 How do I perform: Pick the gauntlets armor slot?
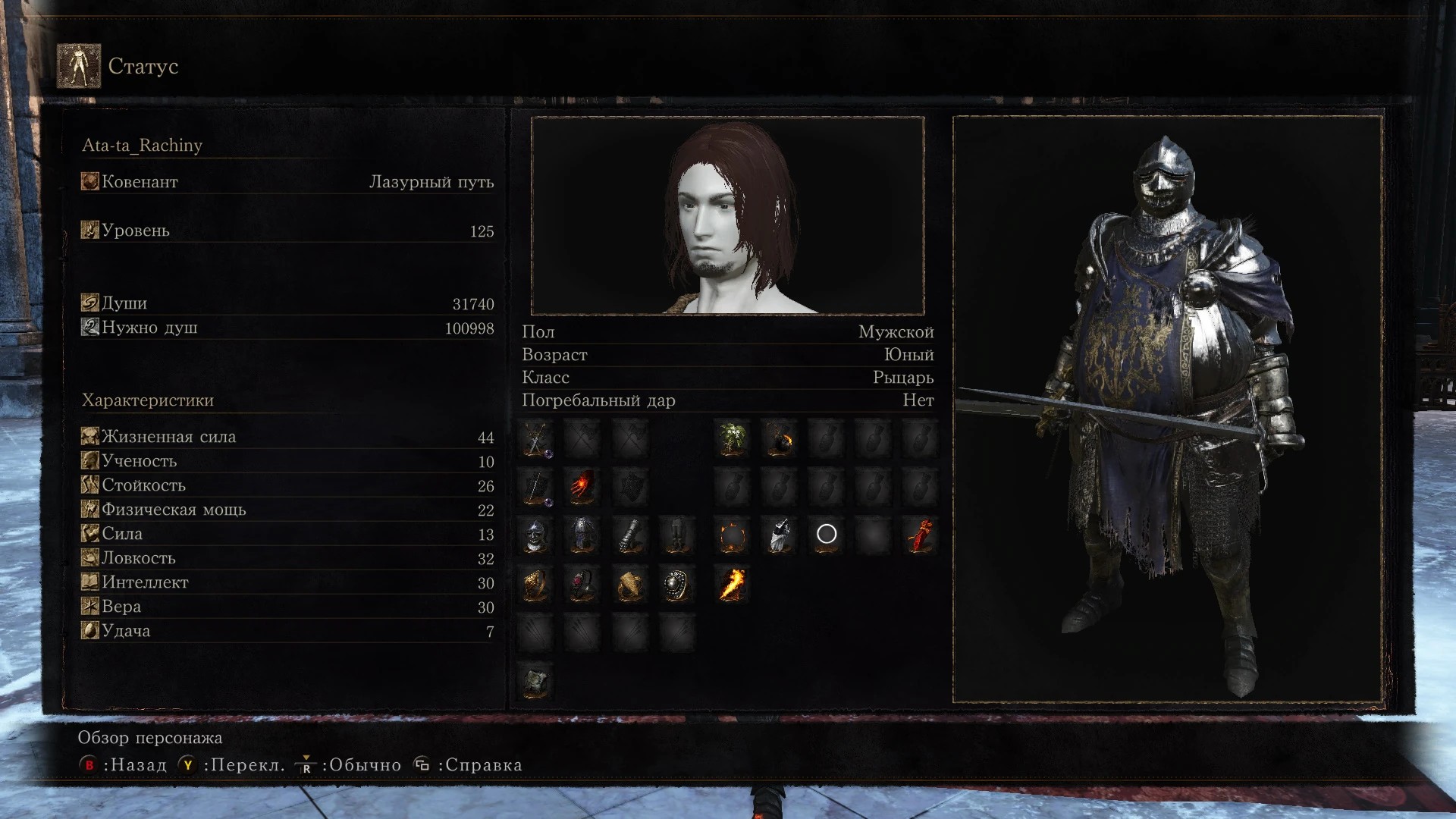(x=629, y=536)
